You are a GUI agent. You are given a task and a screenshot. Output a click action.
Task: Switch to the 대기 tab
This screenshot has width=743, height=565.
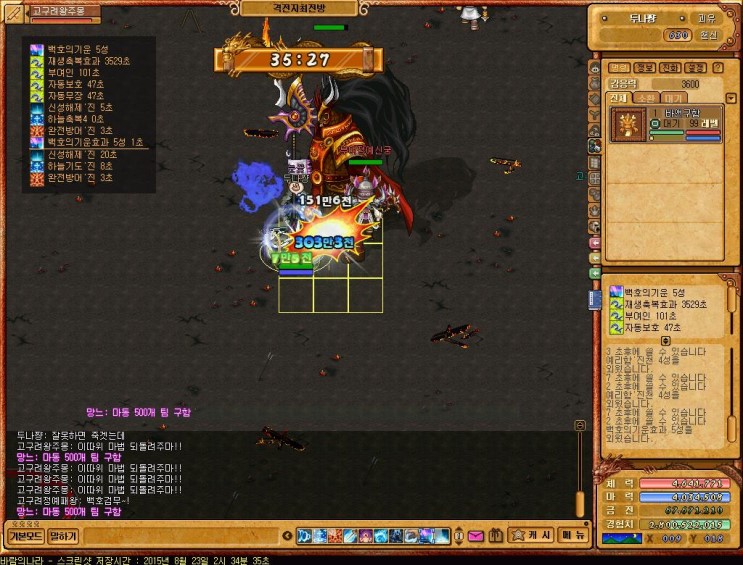(x=676, y=98)
